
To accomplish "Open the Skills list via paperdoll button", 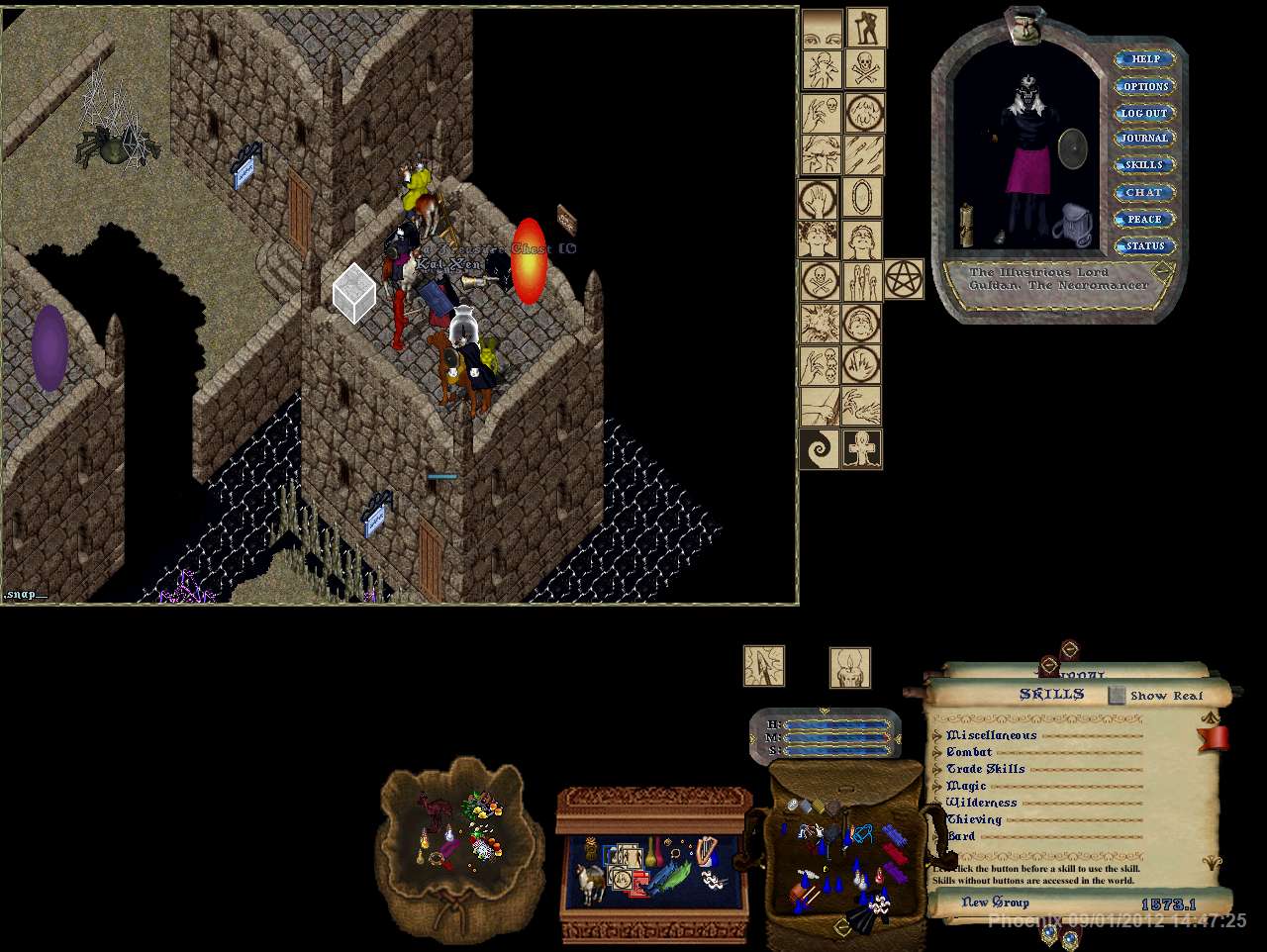I will 1145,165.
